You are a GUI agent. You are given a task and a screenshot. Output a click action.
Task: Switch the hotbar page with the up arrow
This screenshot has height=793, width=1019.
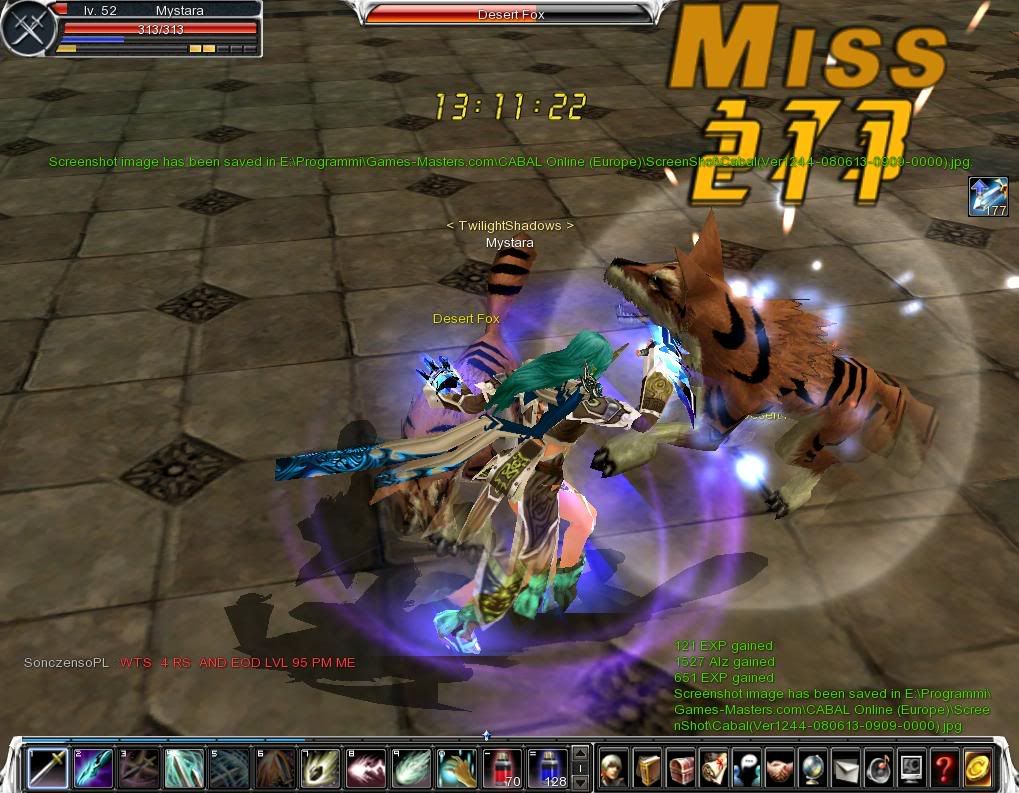coord(580,753)
